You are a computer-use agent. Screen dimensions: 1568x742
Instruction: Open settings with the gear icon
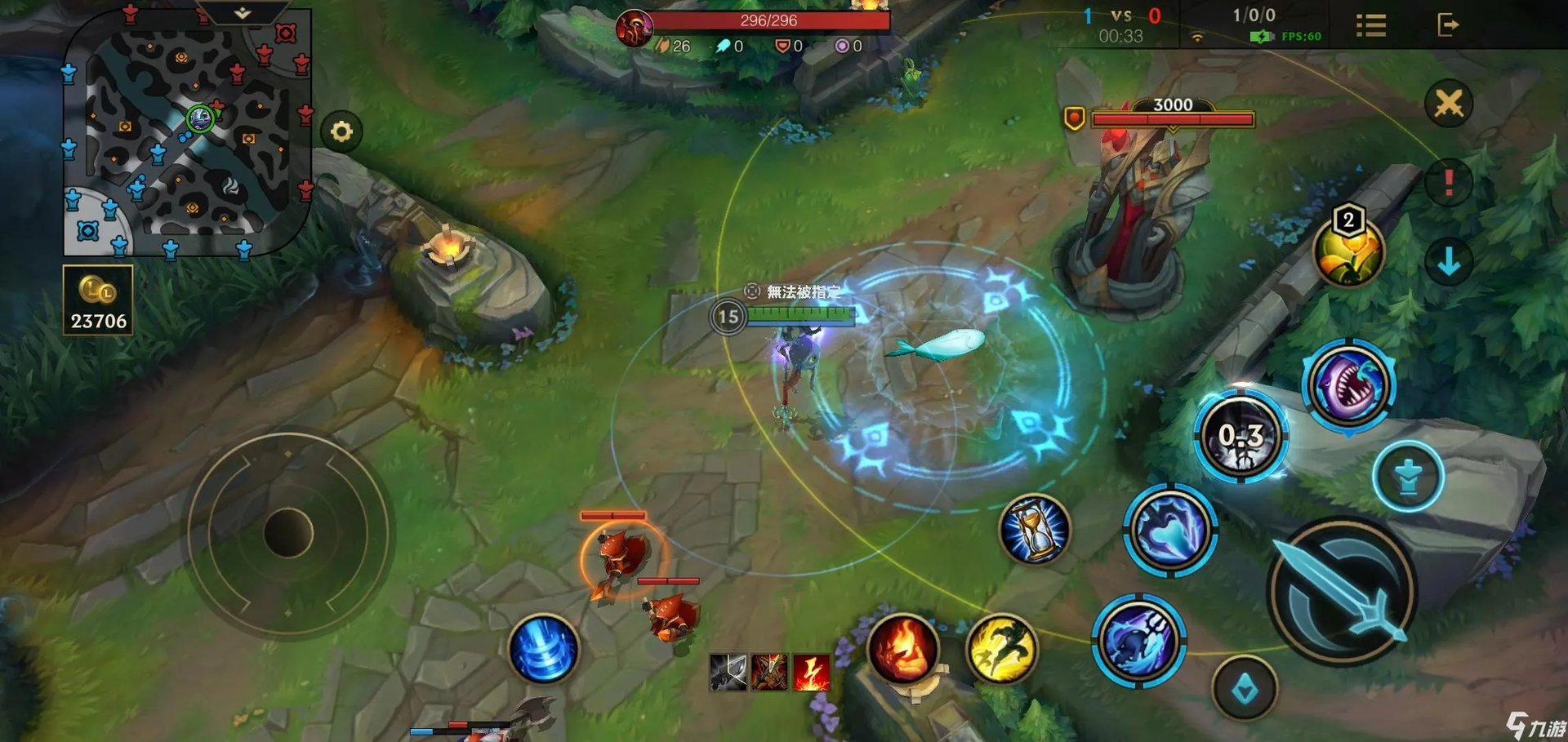coord(341,131)
